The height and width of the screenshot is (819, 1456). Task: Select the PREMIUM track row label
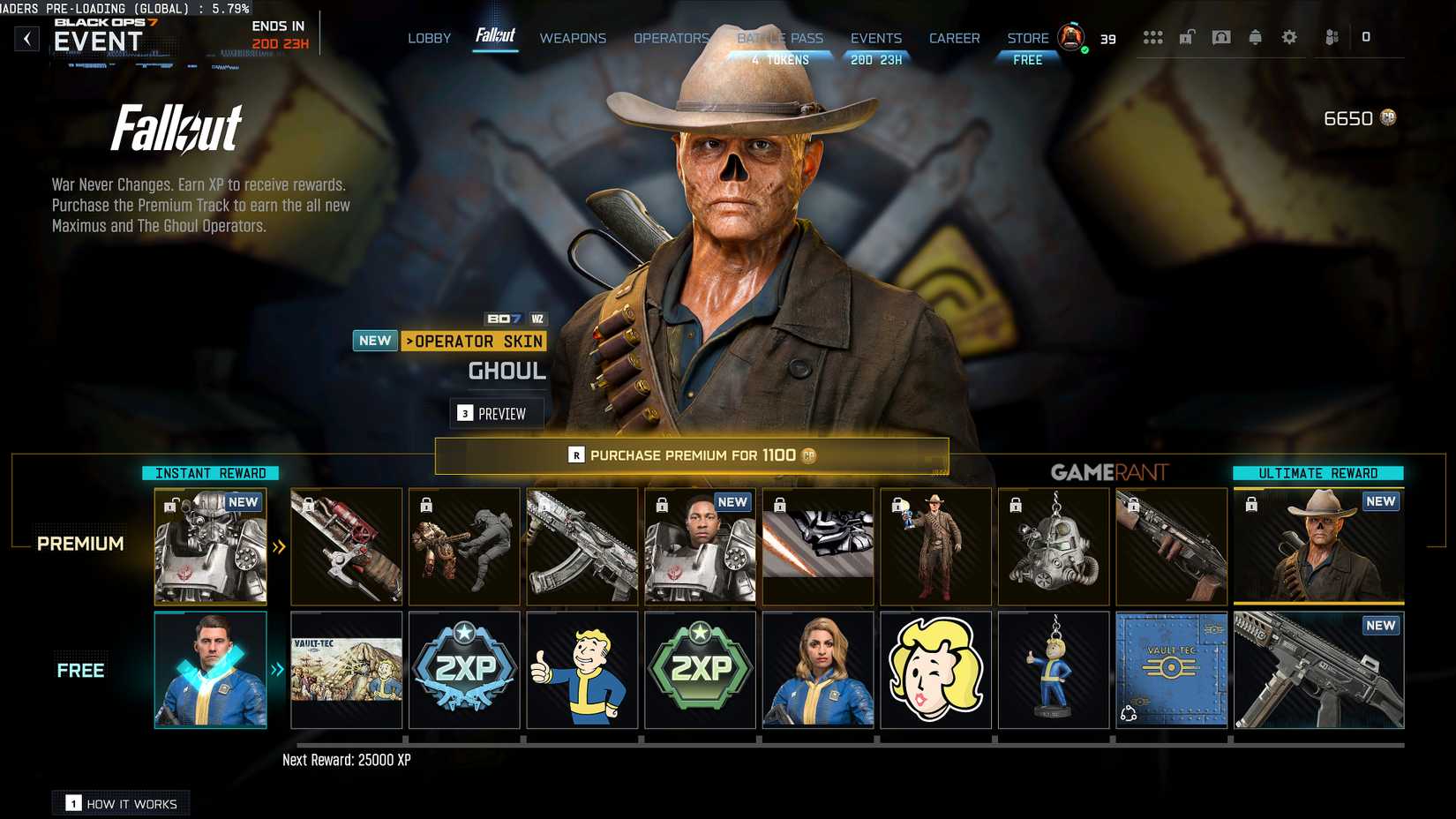pyautogui.click(x=80, y=544)
